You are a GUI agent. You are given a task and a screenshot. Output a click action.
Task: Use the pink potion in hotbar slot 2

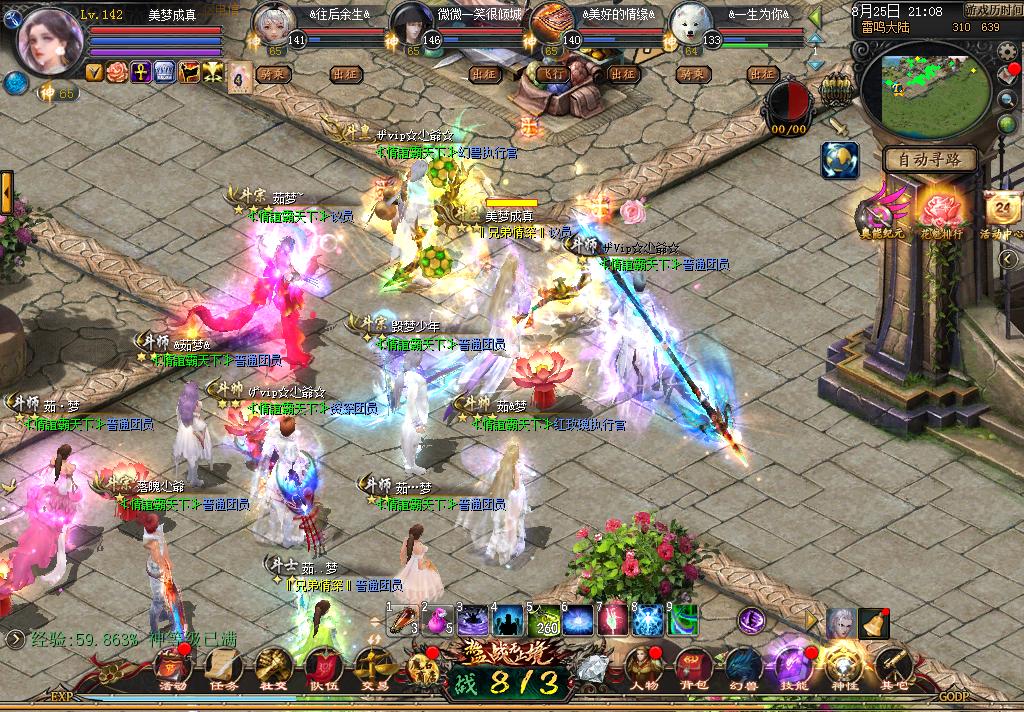(x=437, y=622)
